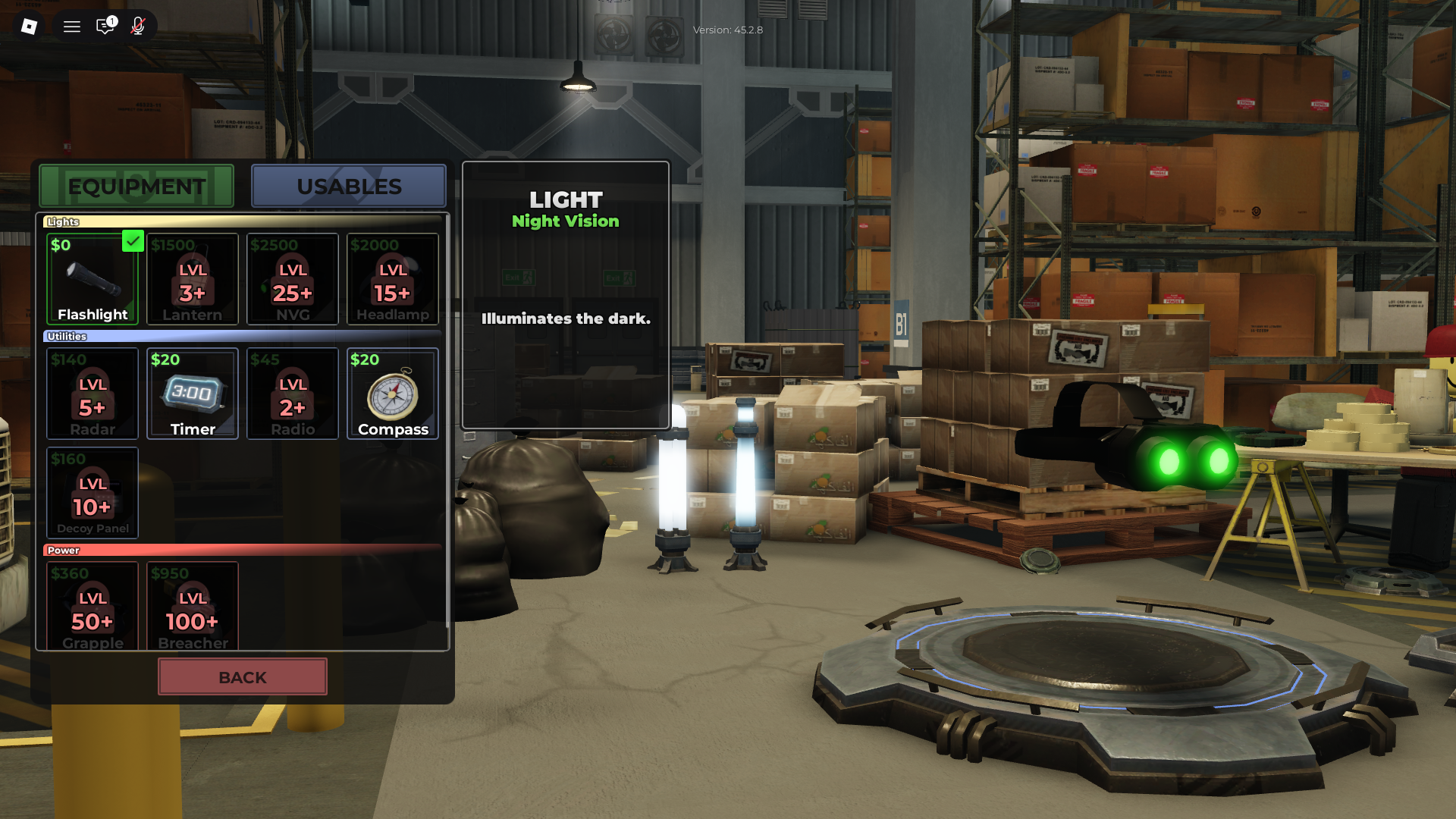Click the Compass icon
Image resolution: width=1456 pixels, height=819 pixels.
point(392,394)
